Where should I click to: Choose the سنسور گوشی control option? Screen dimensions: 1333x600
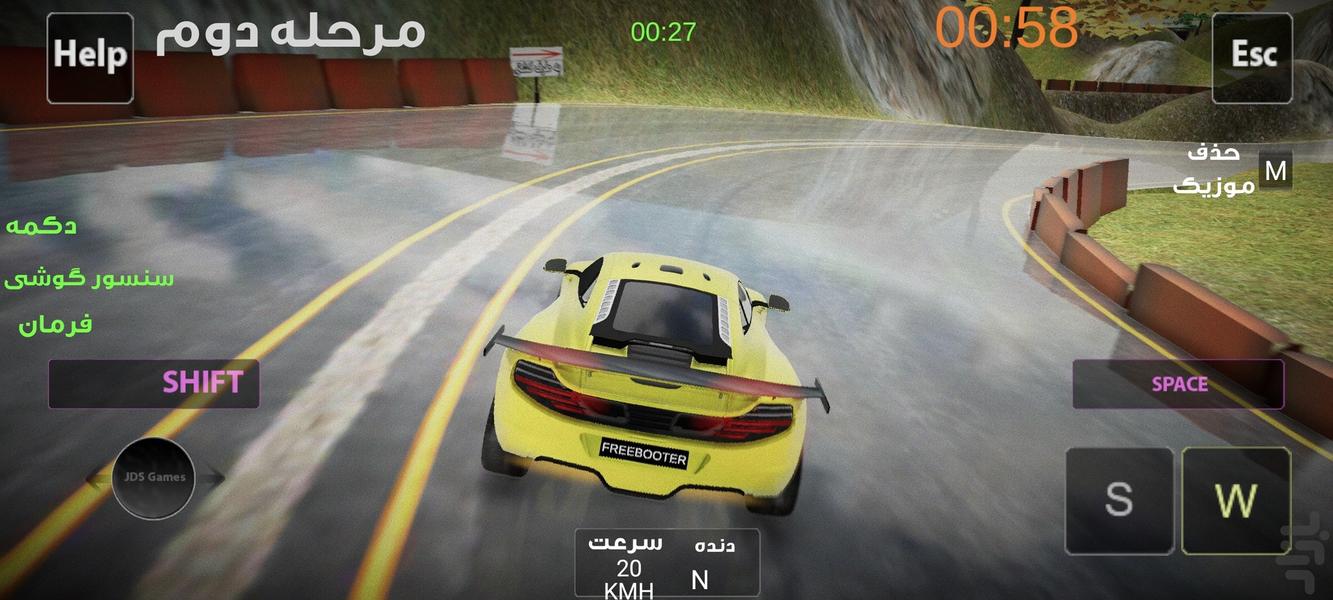(x=89, y=277)
